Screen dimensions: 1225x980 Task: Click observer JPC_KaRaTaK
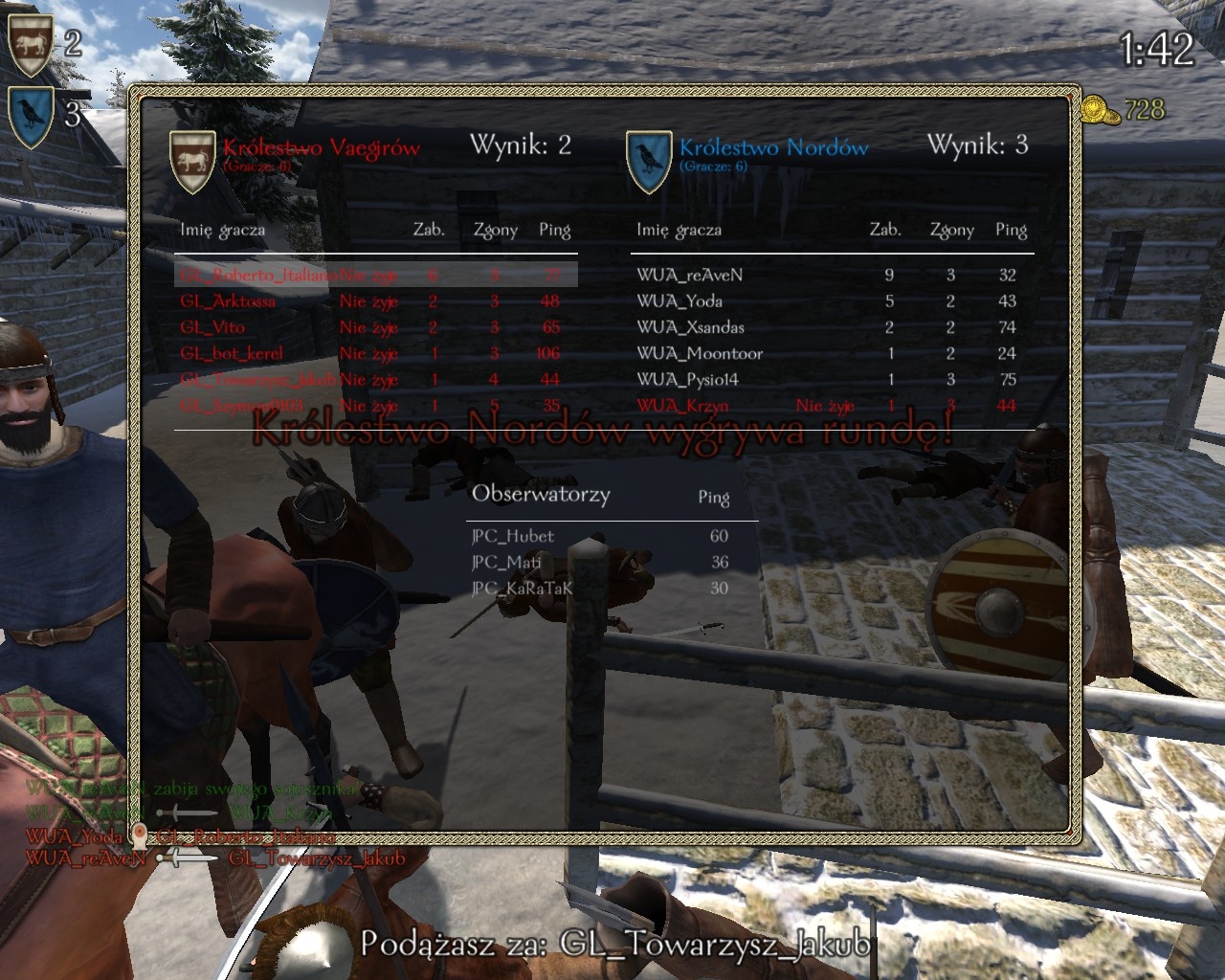pyautogui.click(x=522, y=588)
